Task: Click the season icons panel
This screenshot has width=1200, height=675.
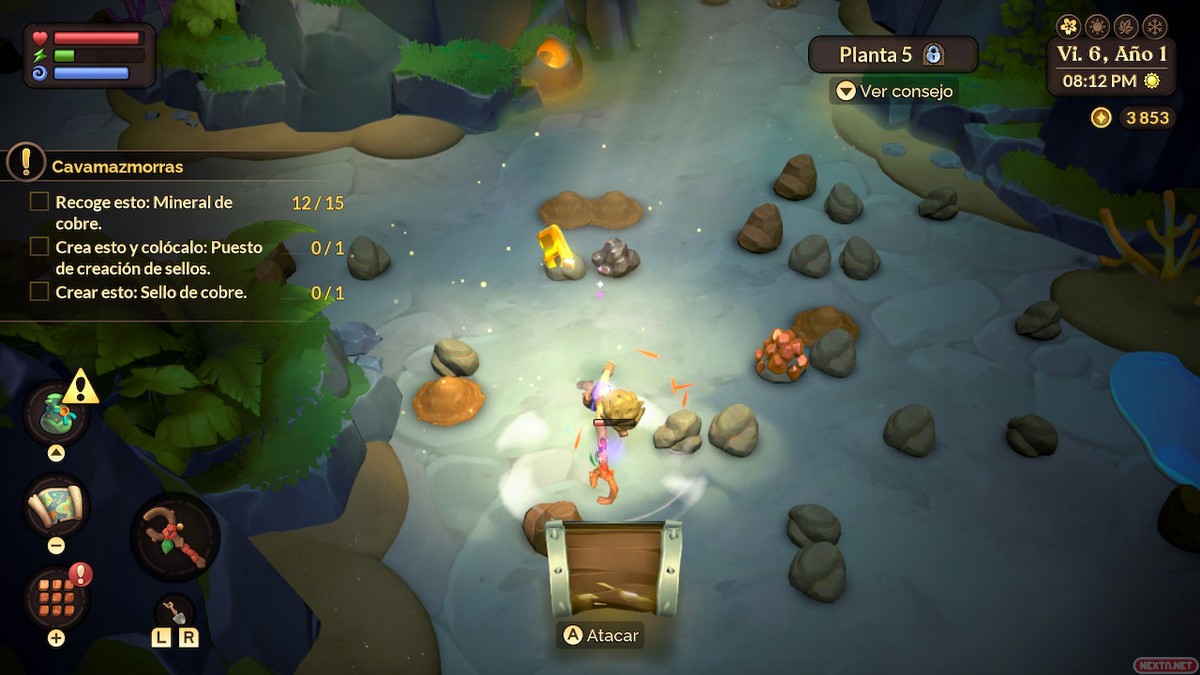Action: tap(1112, 26)
